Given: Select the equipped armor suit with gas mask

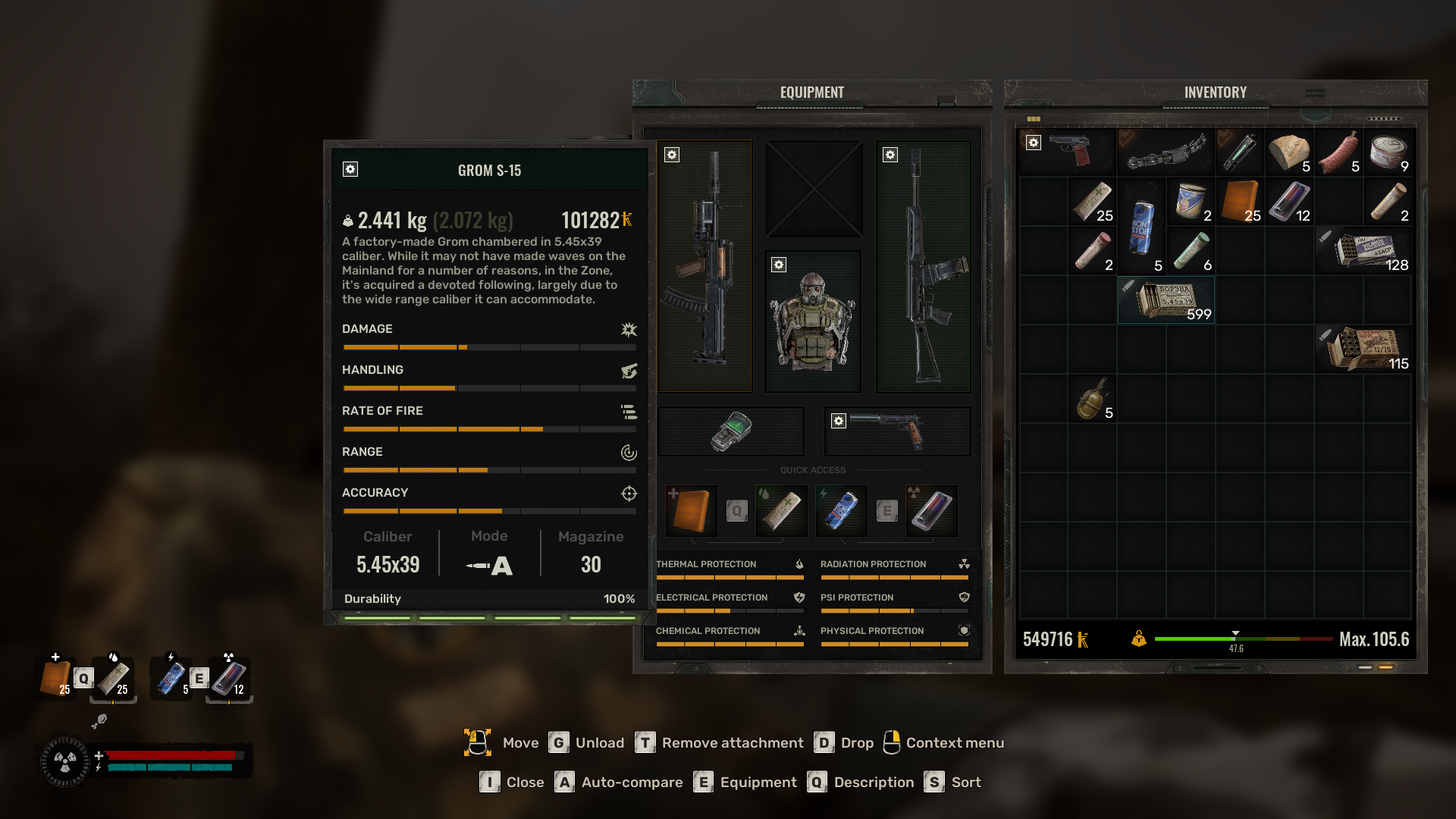Looking at the screenshot, I should point(812,322).
